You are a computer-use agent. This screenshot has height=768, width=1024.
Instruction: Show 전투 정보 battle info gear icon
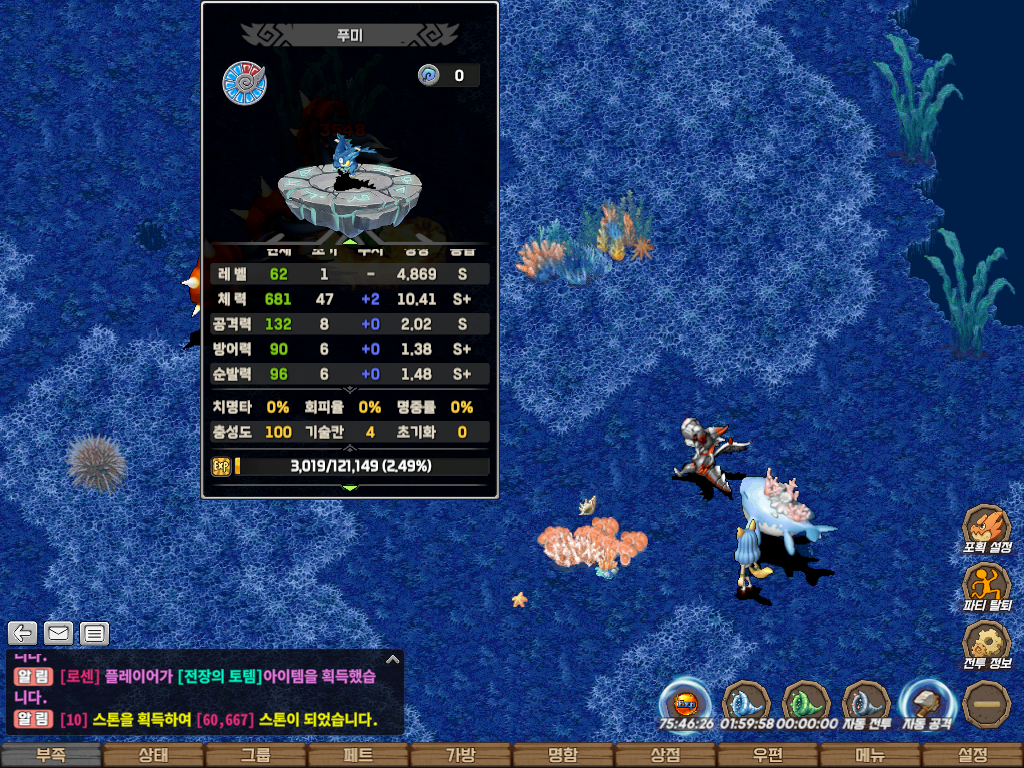pyautogui.click(x=986, y=645)
